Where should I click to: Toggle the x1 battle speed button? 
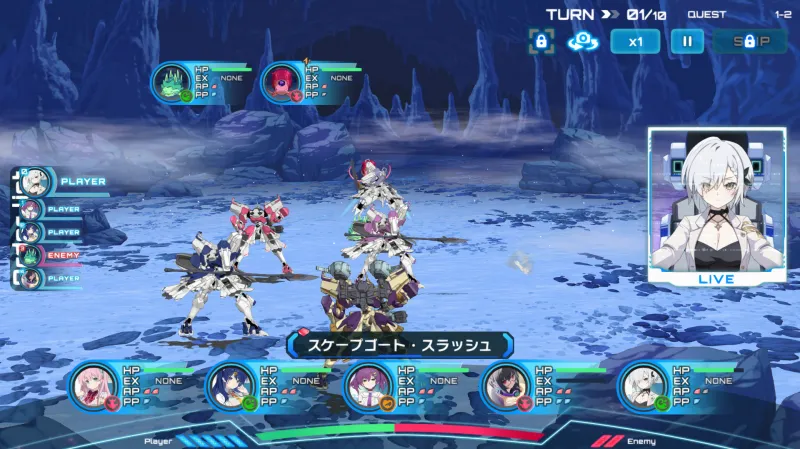[636, 41]
